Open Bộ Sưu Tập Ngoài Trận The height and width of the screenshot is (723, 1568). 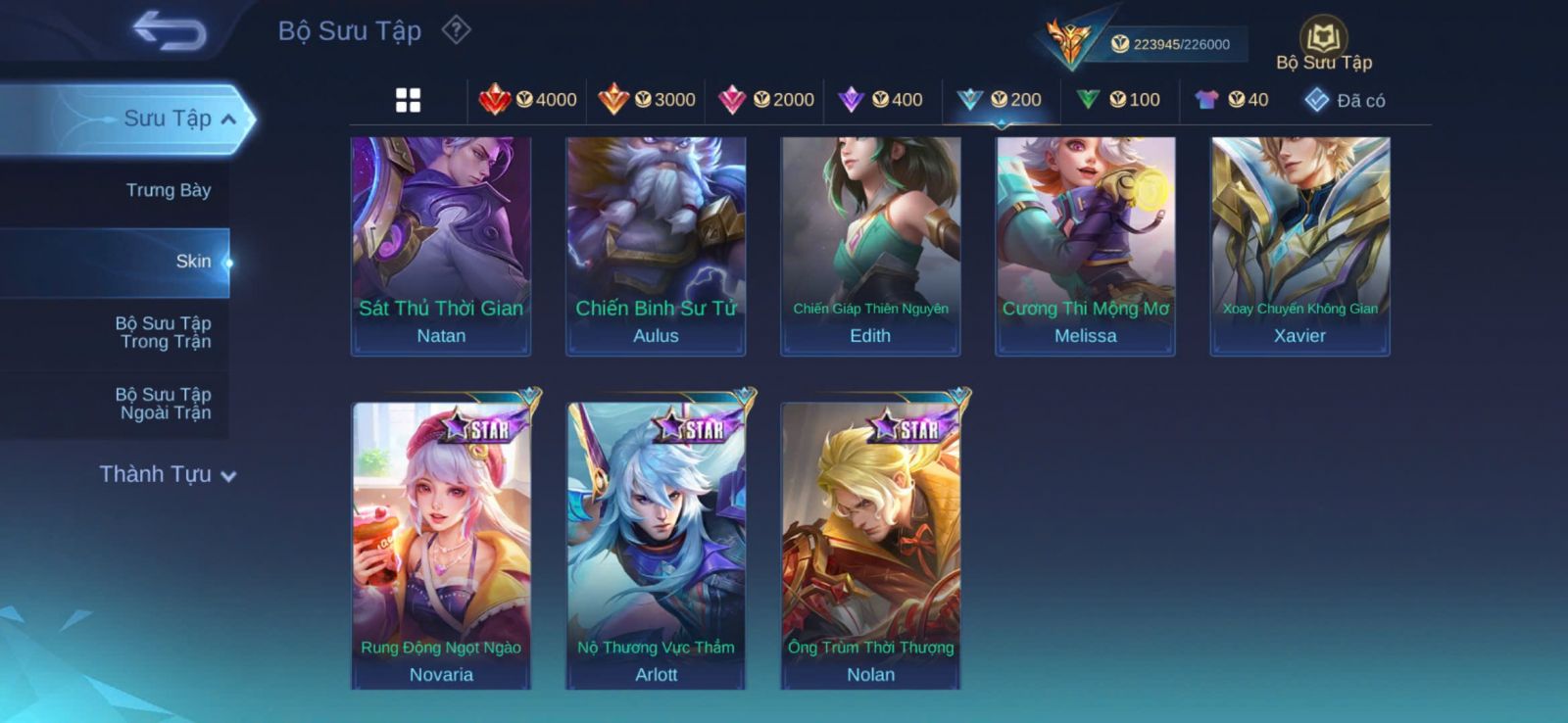(164, 404)
